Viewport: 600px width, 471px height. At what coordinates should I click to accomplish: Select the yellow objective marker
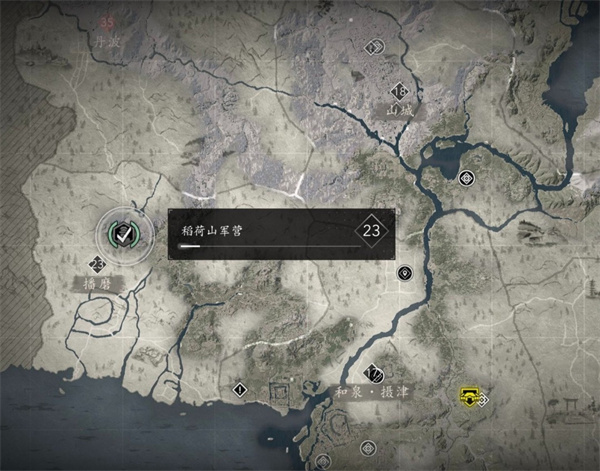467,396
